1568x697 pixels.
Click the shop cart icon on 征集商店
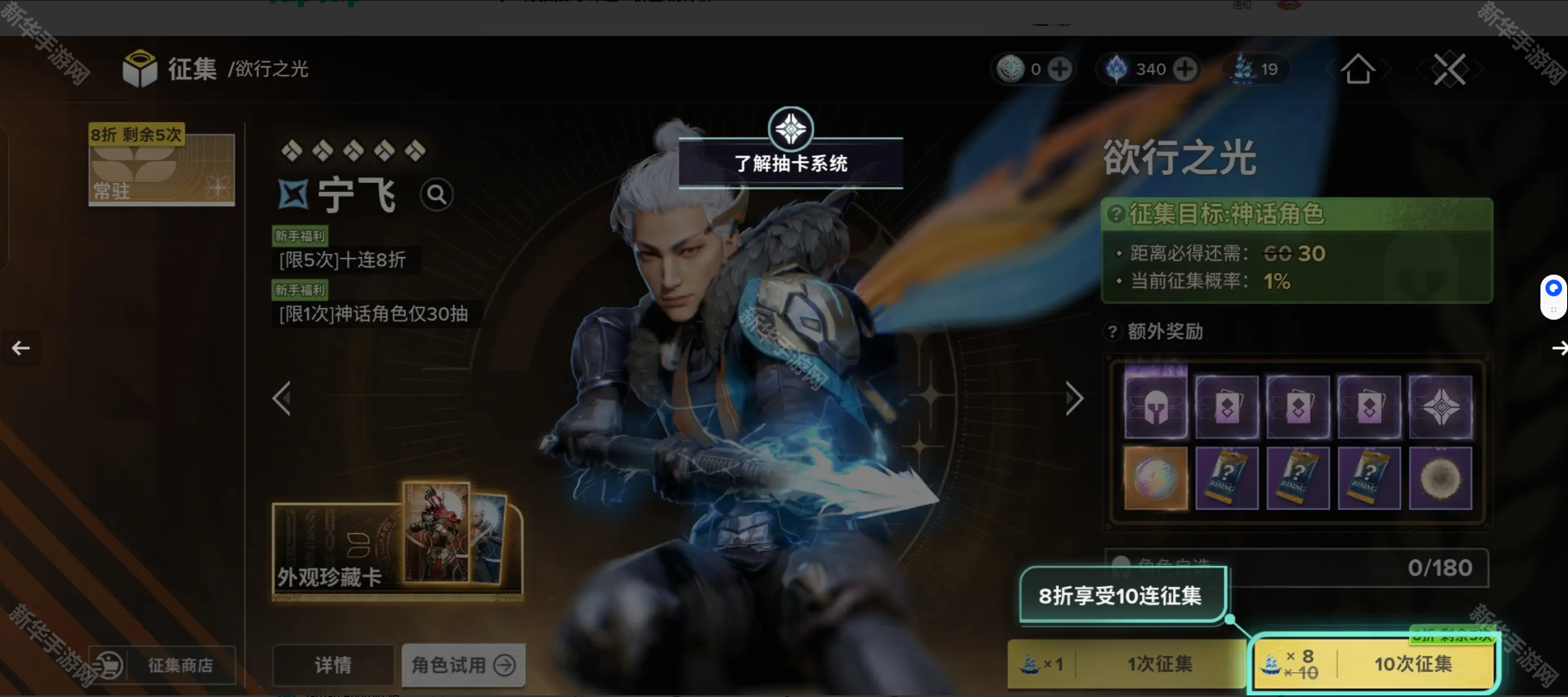[x=108, y=665]
